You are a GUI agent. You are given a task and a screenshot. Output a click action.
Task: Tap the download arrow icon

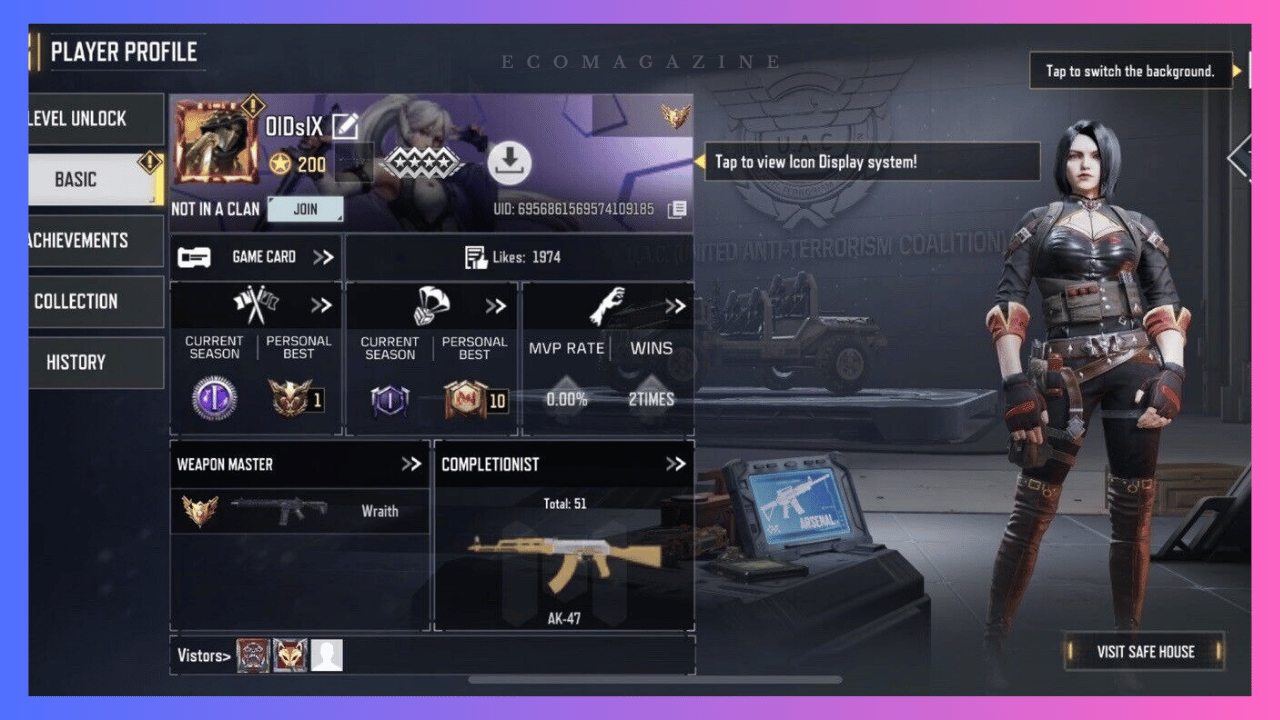point(509,162)
